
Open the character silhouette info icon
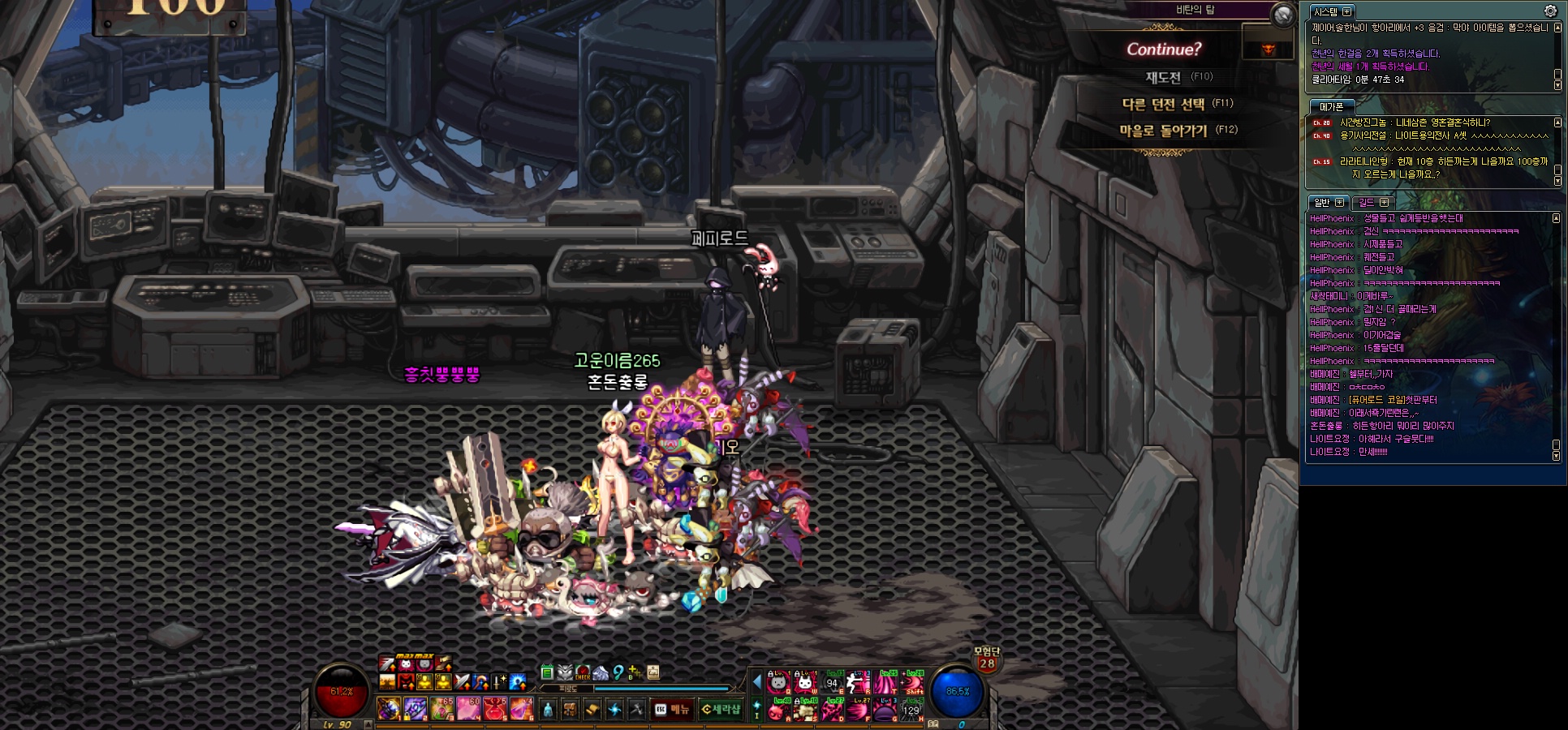pyautogui.click(x=548, y=710)
